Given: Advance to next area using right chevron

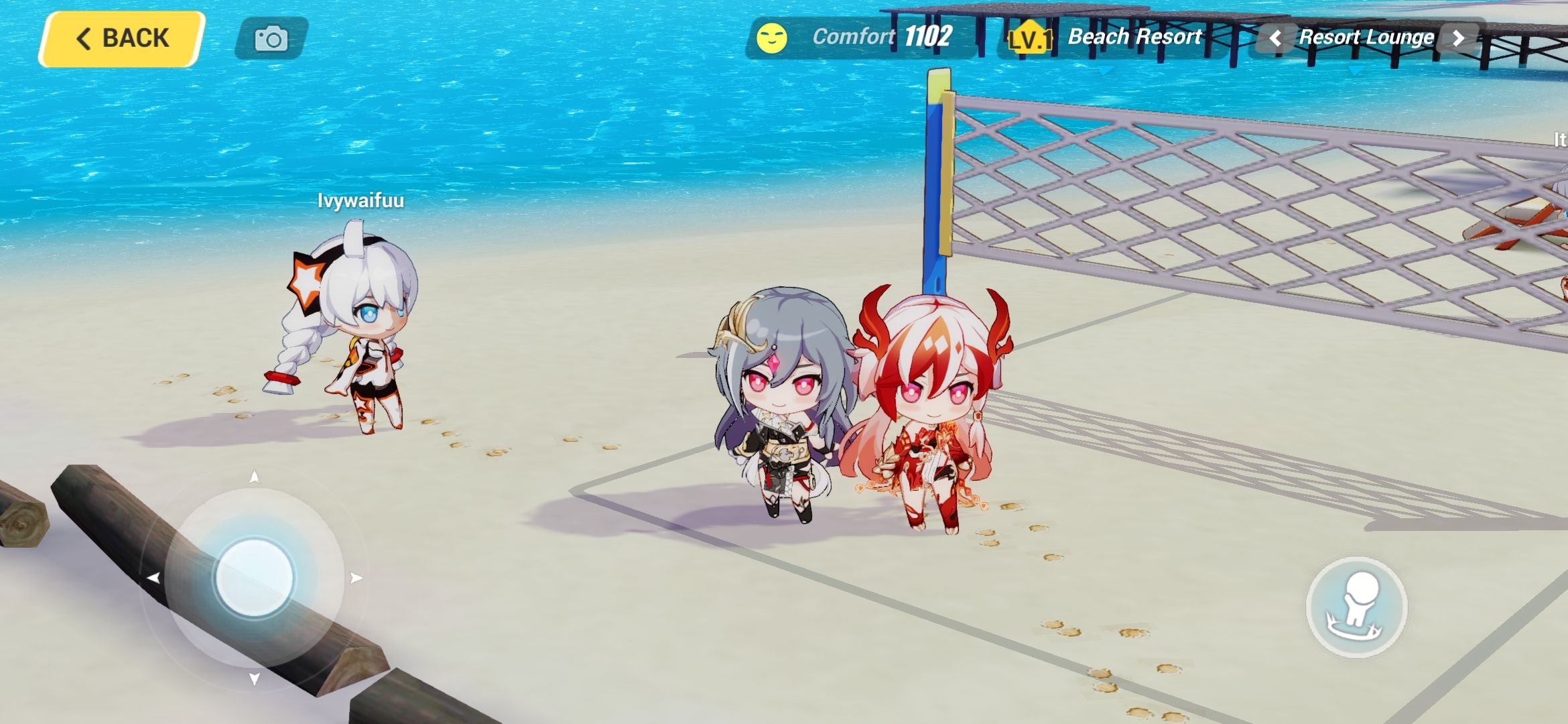Looking at the screenshot, I should tap(1459, 38).
